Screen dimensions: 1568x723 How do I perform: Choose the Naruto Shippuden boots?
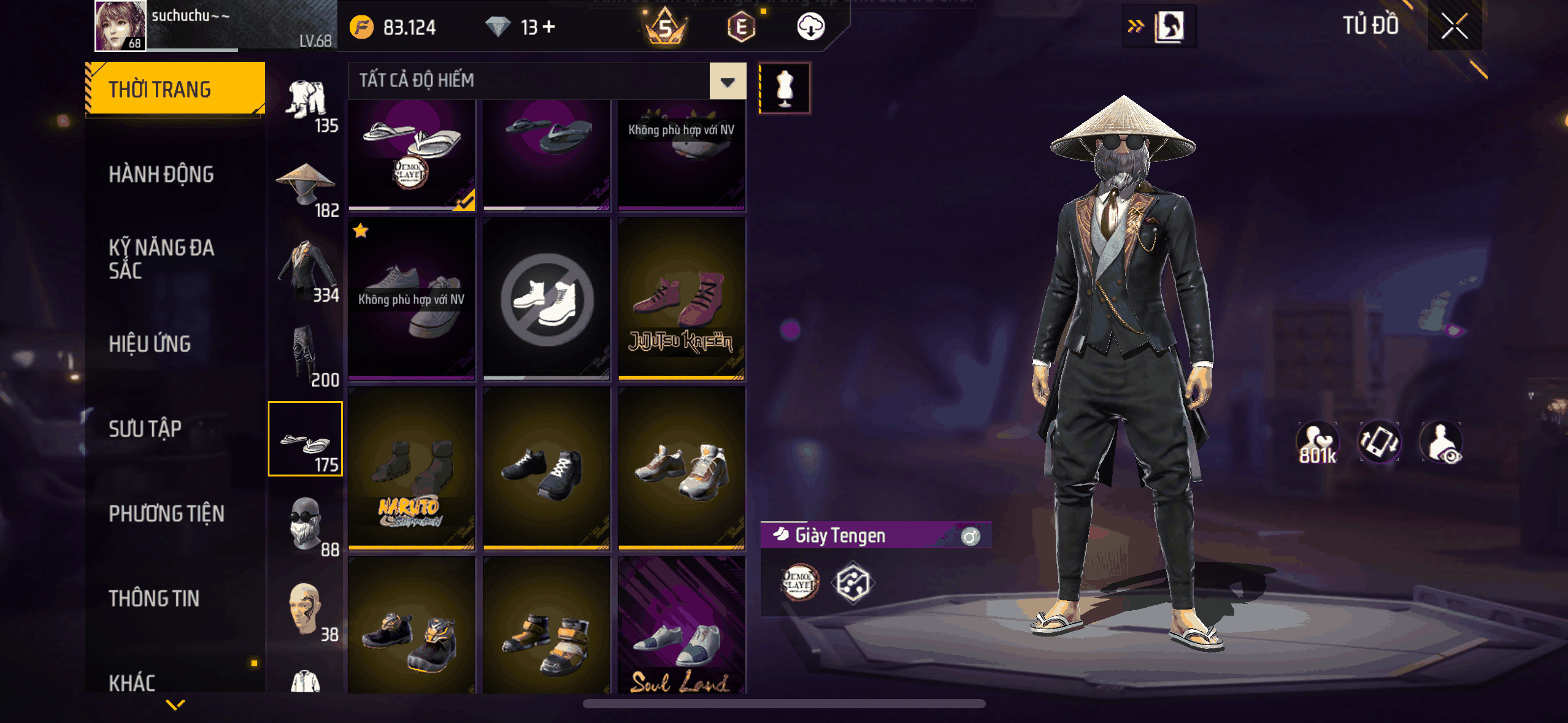click(x=411, y=469)
